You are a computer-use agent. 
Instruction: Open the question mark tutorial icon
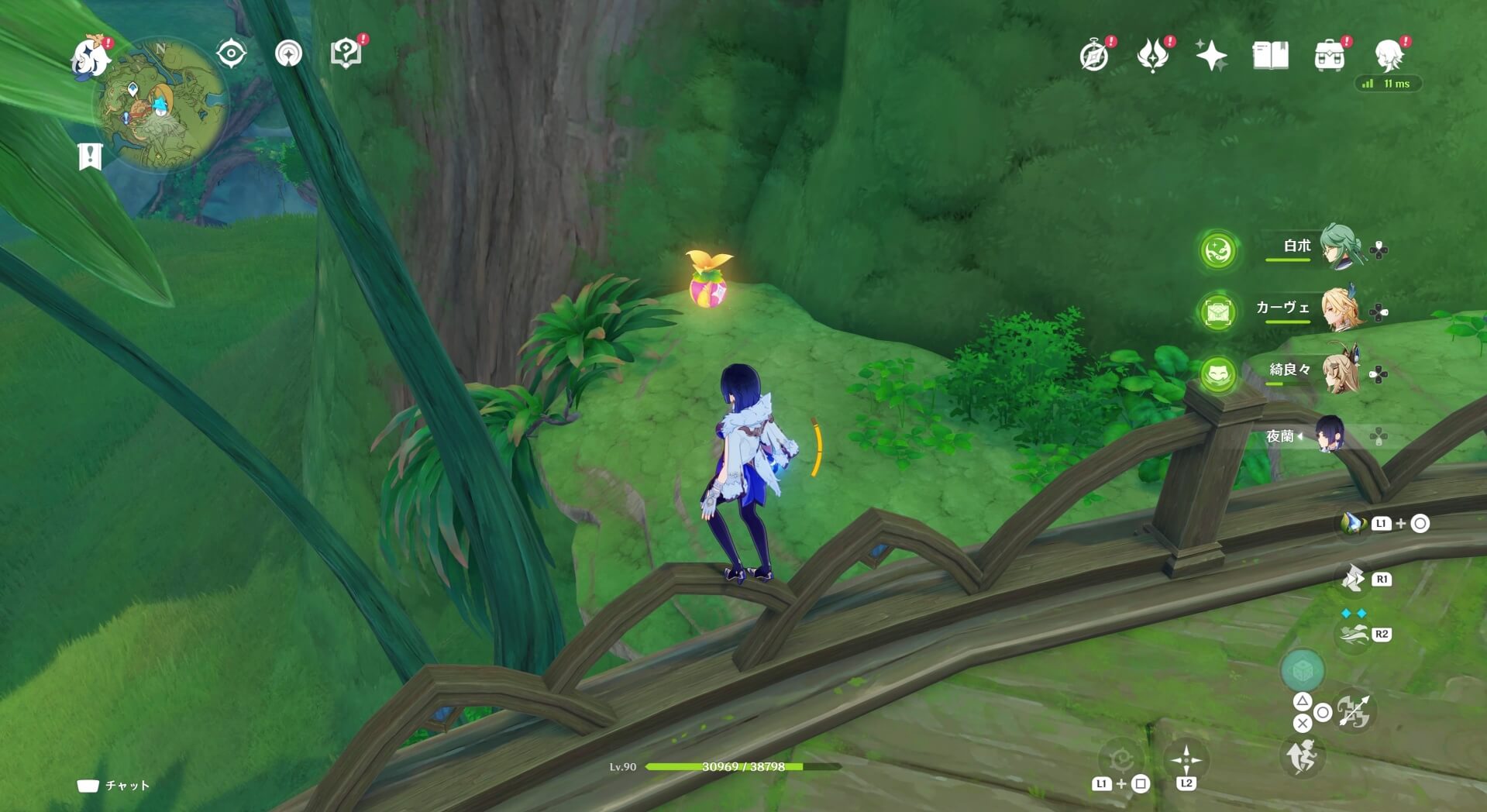(x=346, y=53)
